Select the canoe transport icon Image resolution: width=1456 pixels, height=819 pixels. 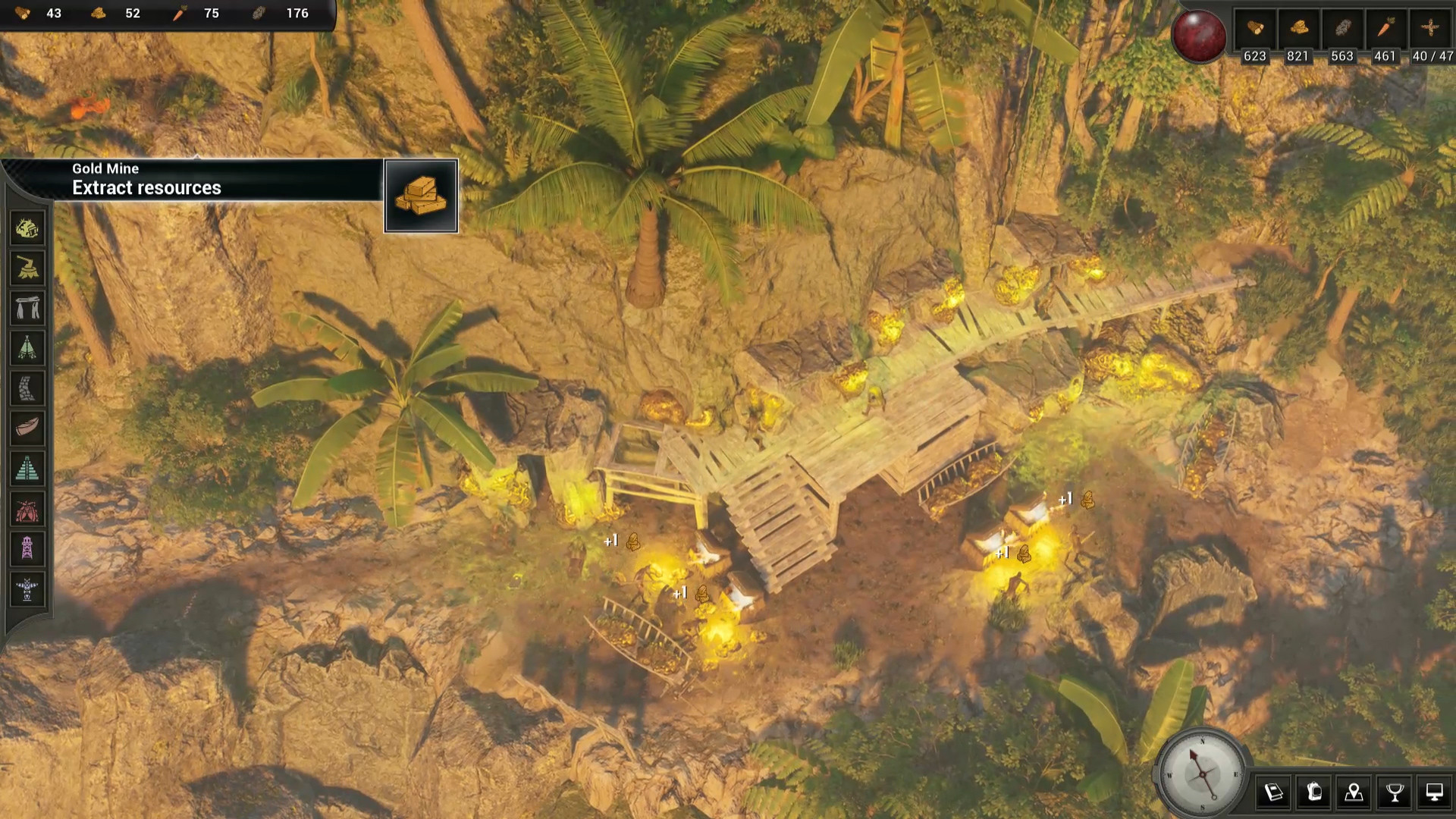27,428
